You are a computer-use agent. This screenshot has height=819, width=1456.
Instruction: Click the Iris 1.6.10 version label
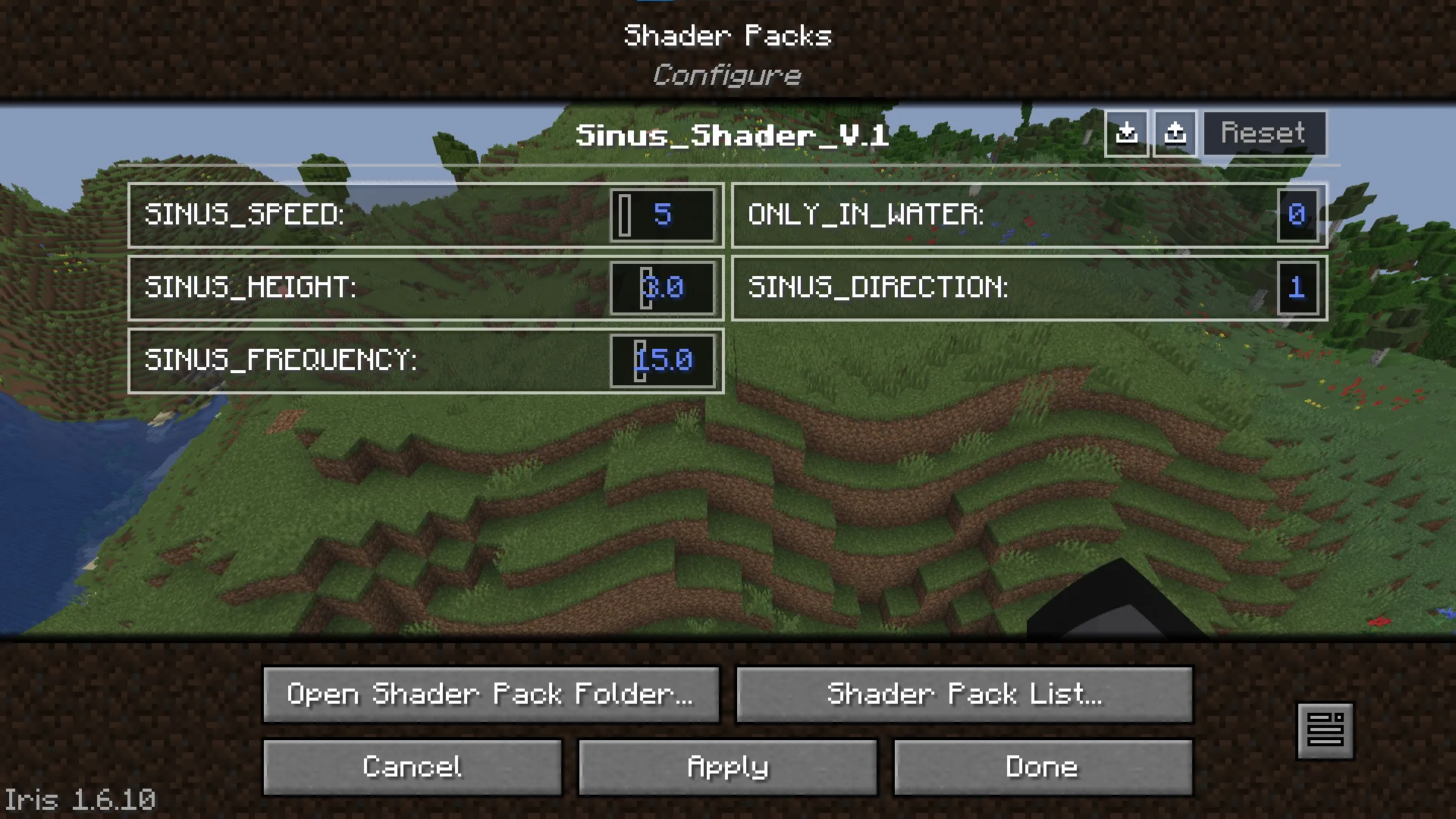tap(81, 800)
